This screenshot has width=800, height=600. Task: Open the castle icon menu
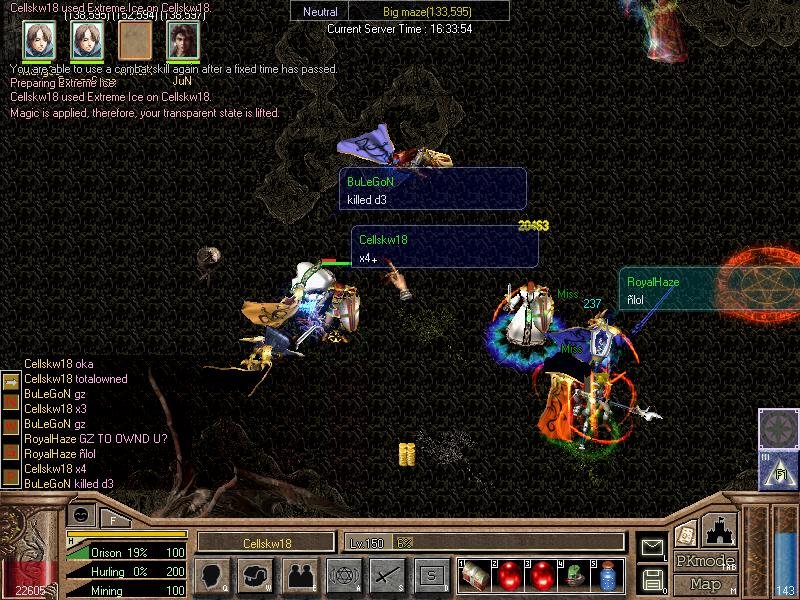click(x=721, y=529)
